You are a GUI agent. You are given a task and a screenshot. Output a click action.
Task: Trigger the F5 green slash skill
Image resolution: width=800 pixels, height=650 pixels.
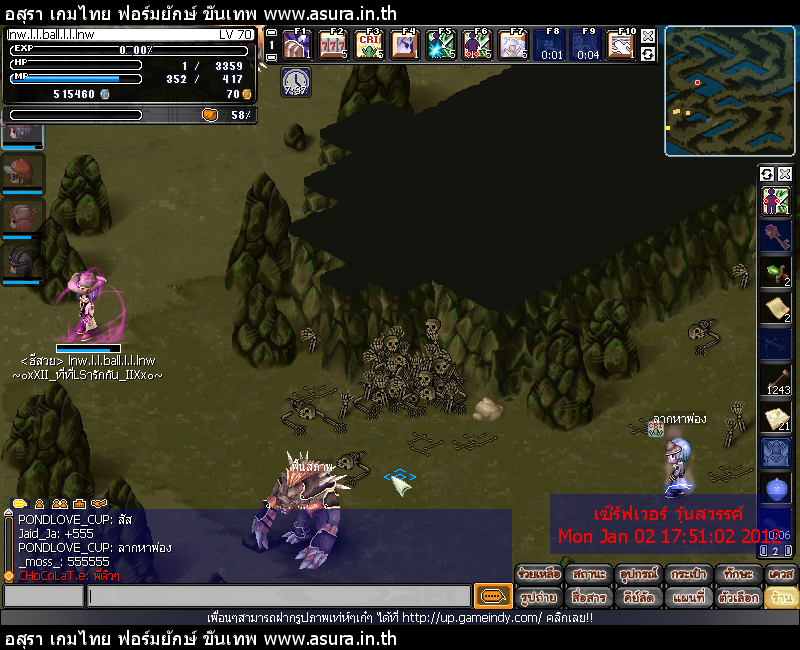point(441,46)
